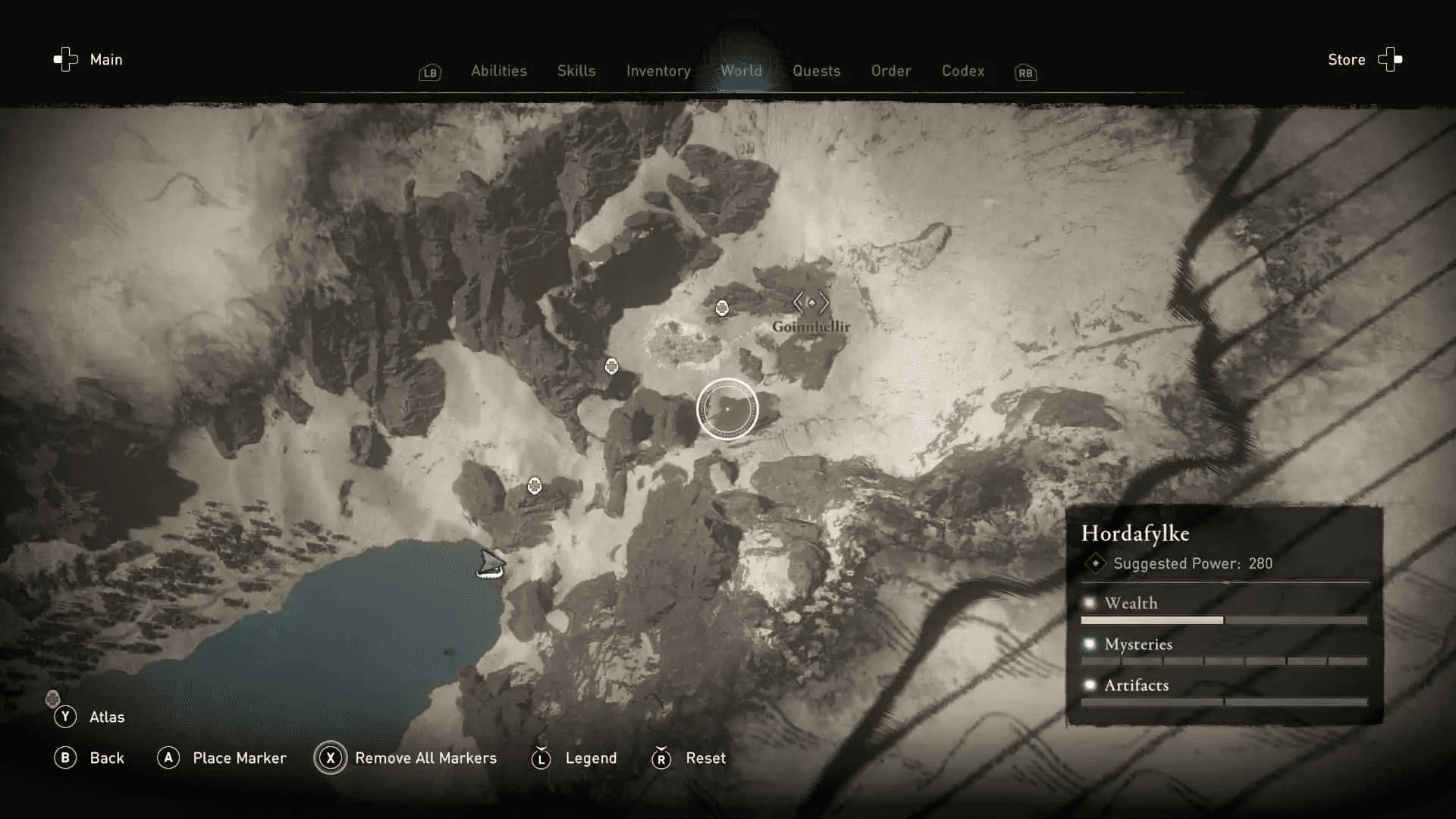Click the LB shoulder button prompt
This screenshot has height=819, width=1456.
pyautogui.click(x=429, y=73)
